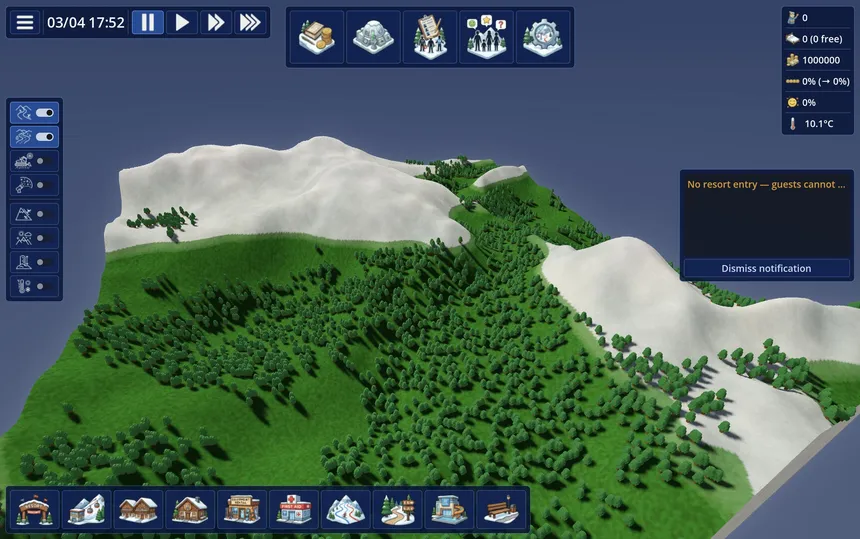Pause the game simulation
Image resolution: width=860 pixels, height=539 pixels.
tap(147, 22)
